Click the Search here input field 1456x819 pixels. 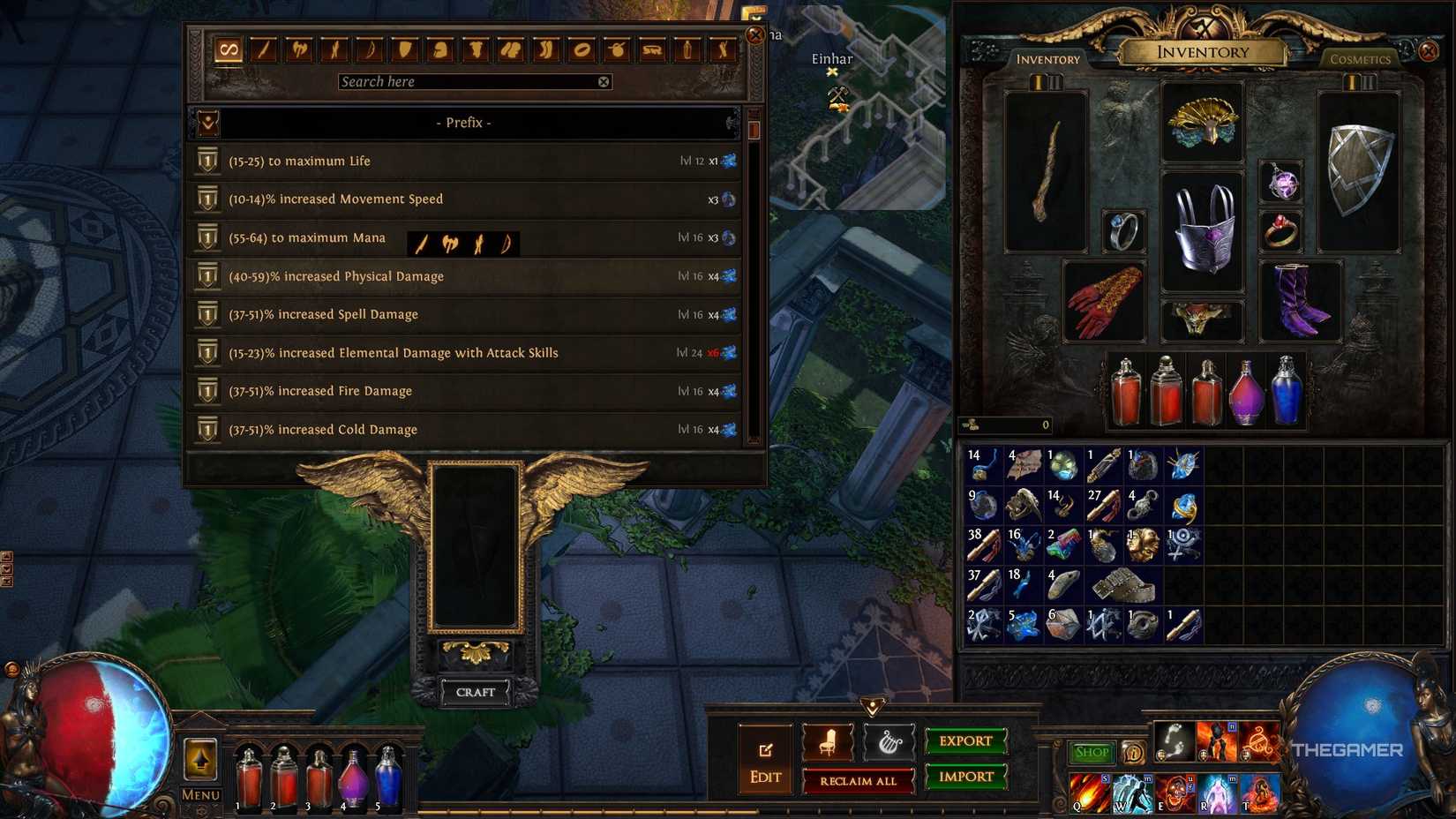click(468, 81)
